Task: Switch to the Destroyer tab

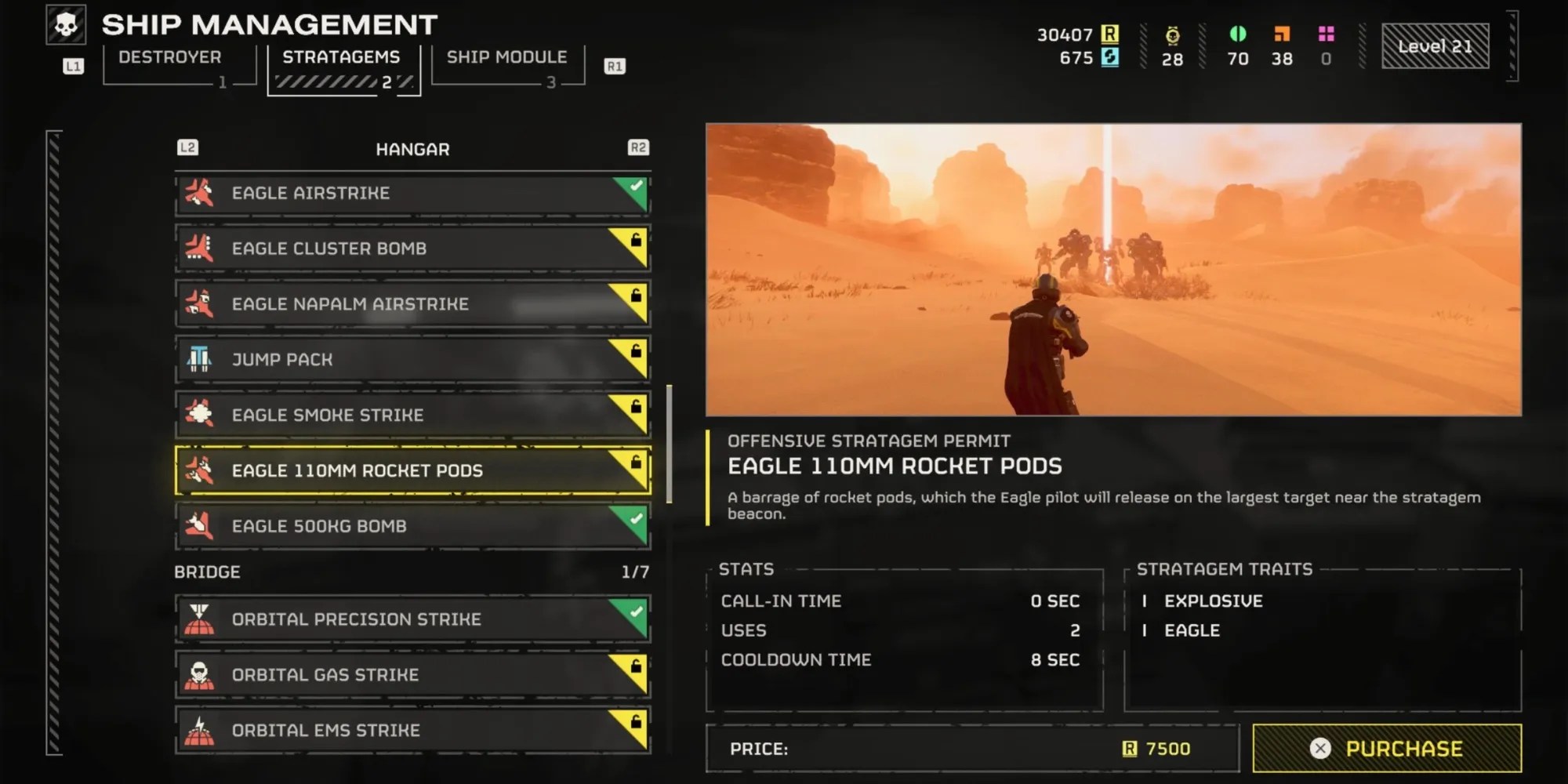Action: 169,57
